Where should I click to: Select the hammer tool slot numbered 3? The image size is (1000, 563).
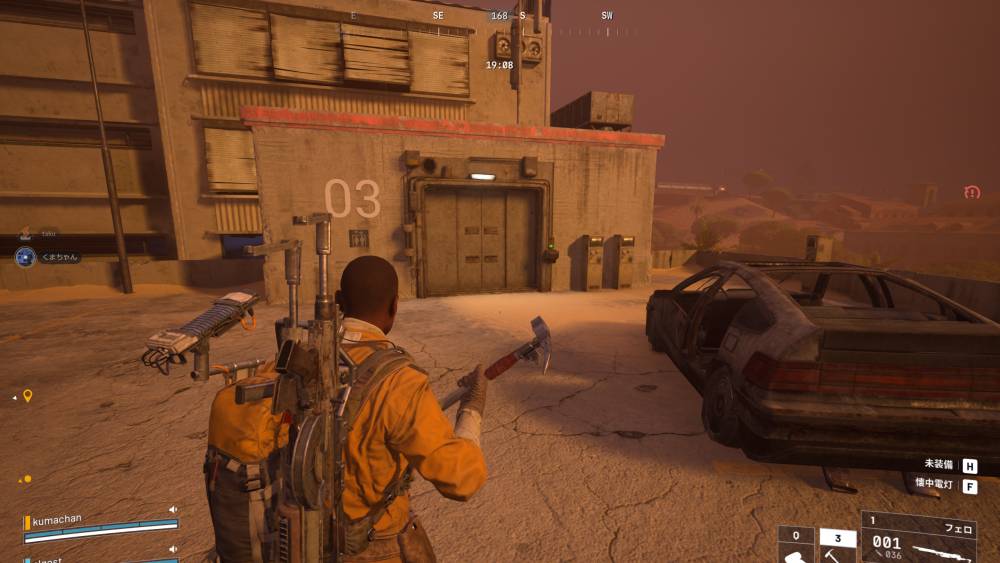(x=837, y=546)
